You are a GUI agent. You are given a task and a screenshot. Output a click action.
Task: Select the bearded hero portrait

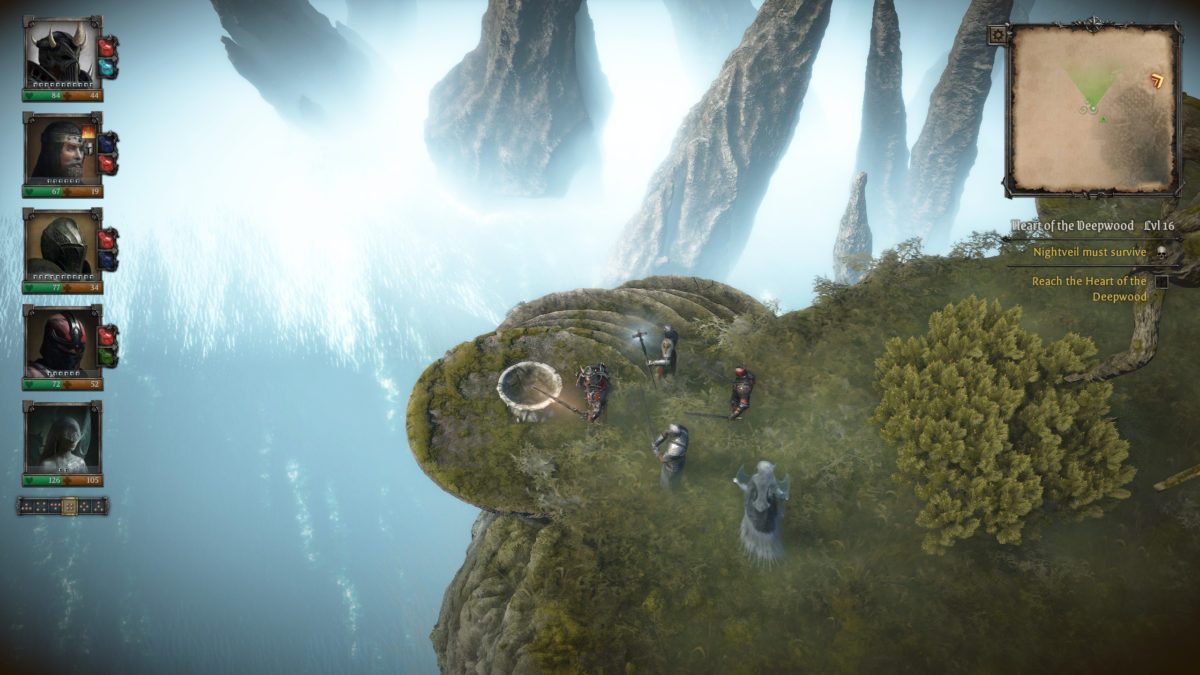pos(62,148)
